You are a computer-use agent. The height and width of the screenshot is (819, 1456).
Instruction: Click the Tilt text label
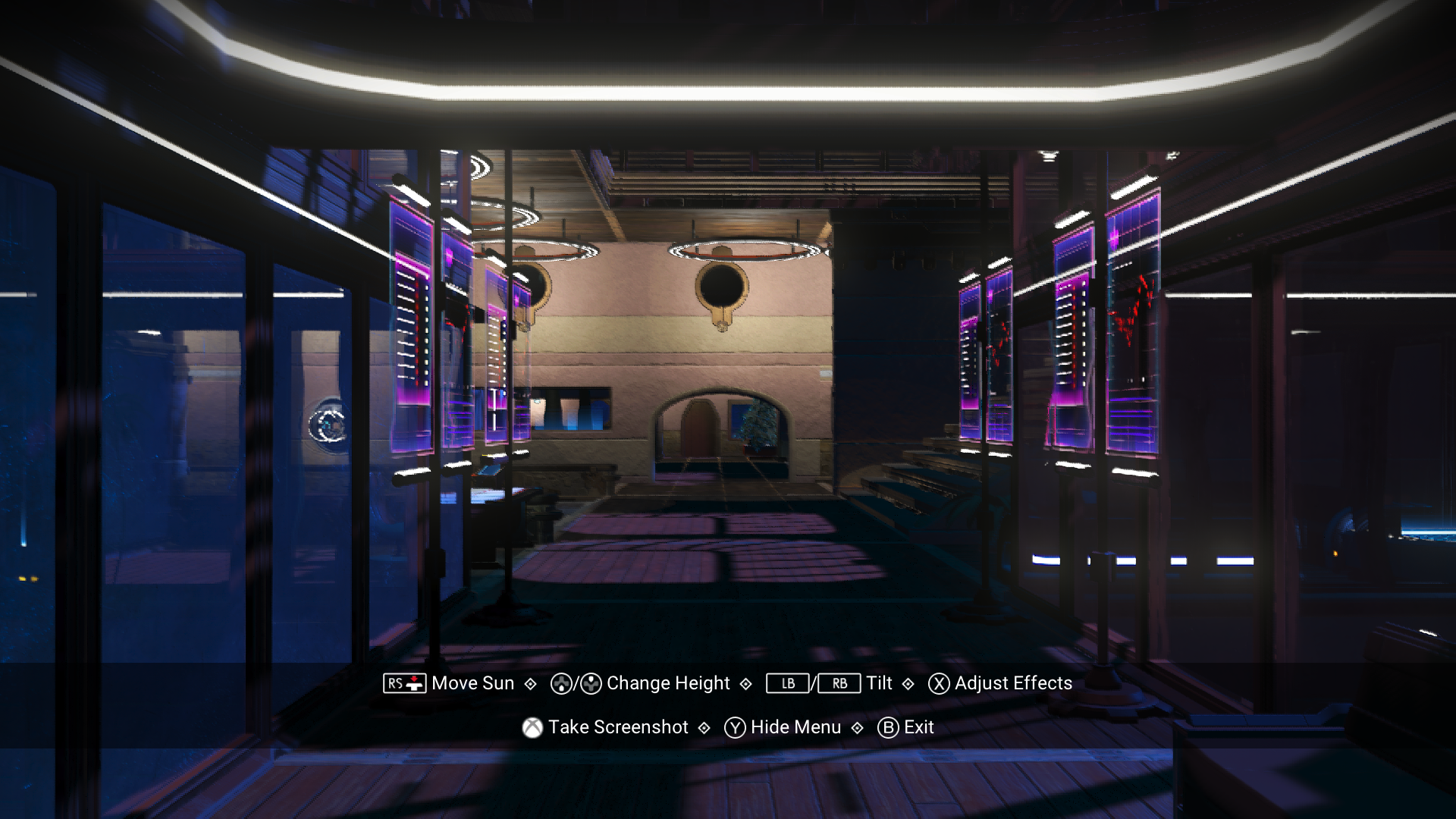(880, 683)
